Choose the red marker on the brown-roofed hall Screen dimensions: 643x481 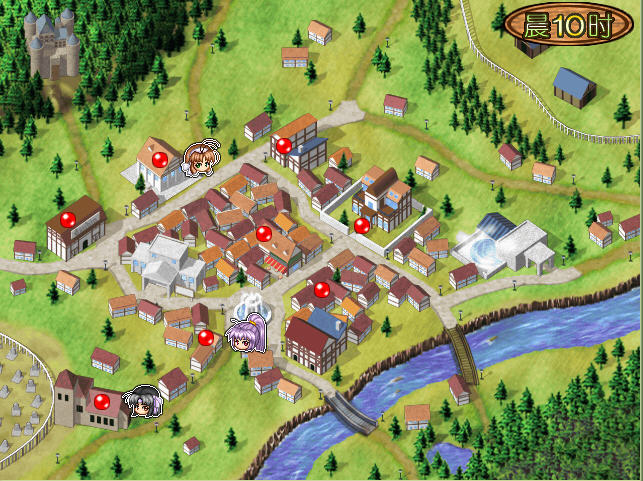pos(68,220)
